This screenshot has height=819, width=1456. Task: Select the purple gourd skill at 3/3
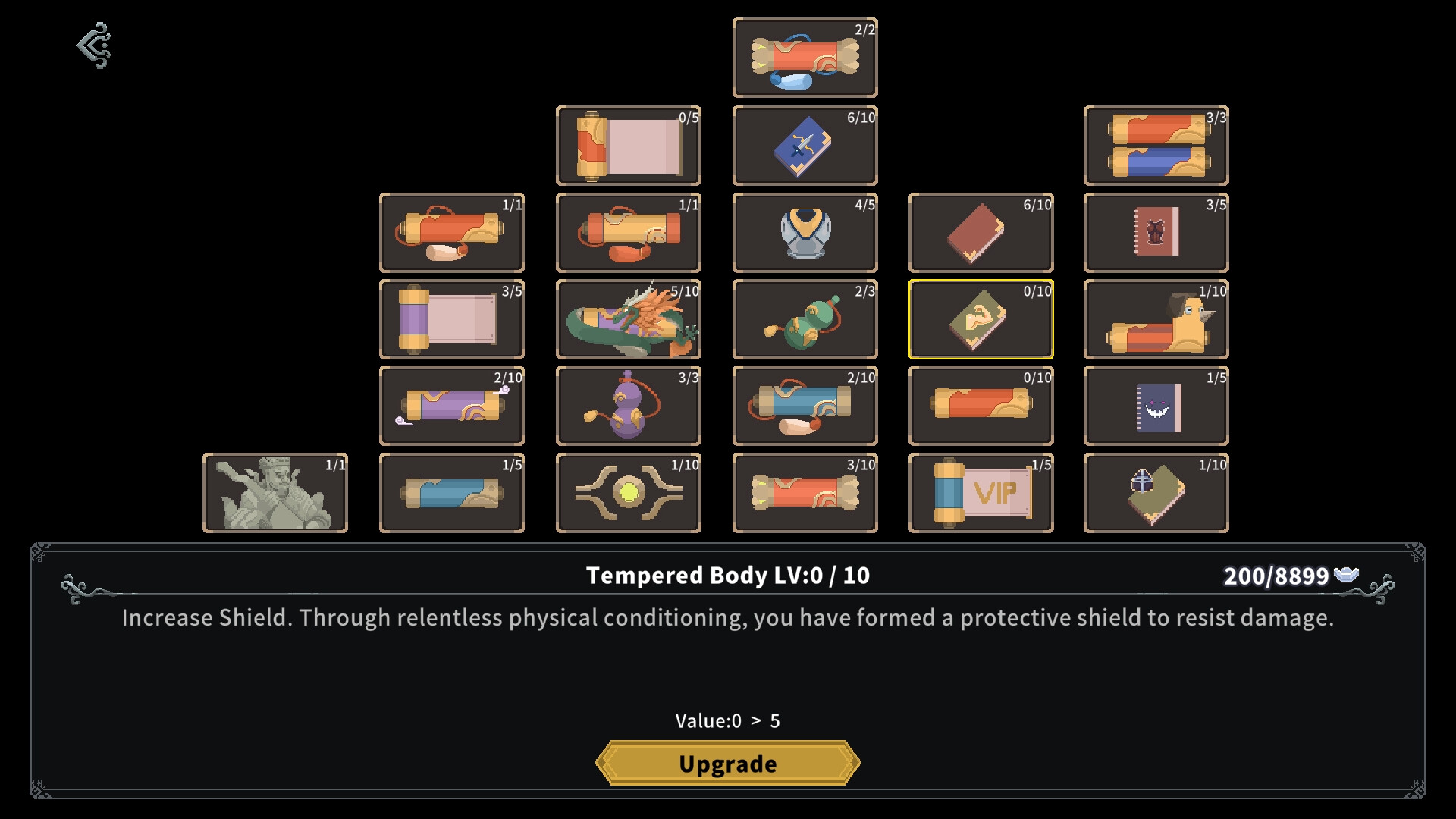click(x=629, y=406)
